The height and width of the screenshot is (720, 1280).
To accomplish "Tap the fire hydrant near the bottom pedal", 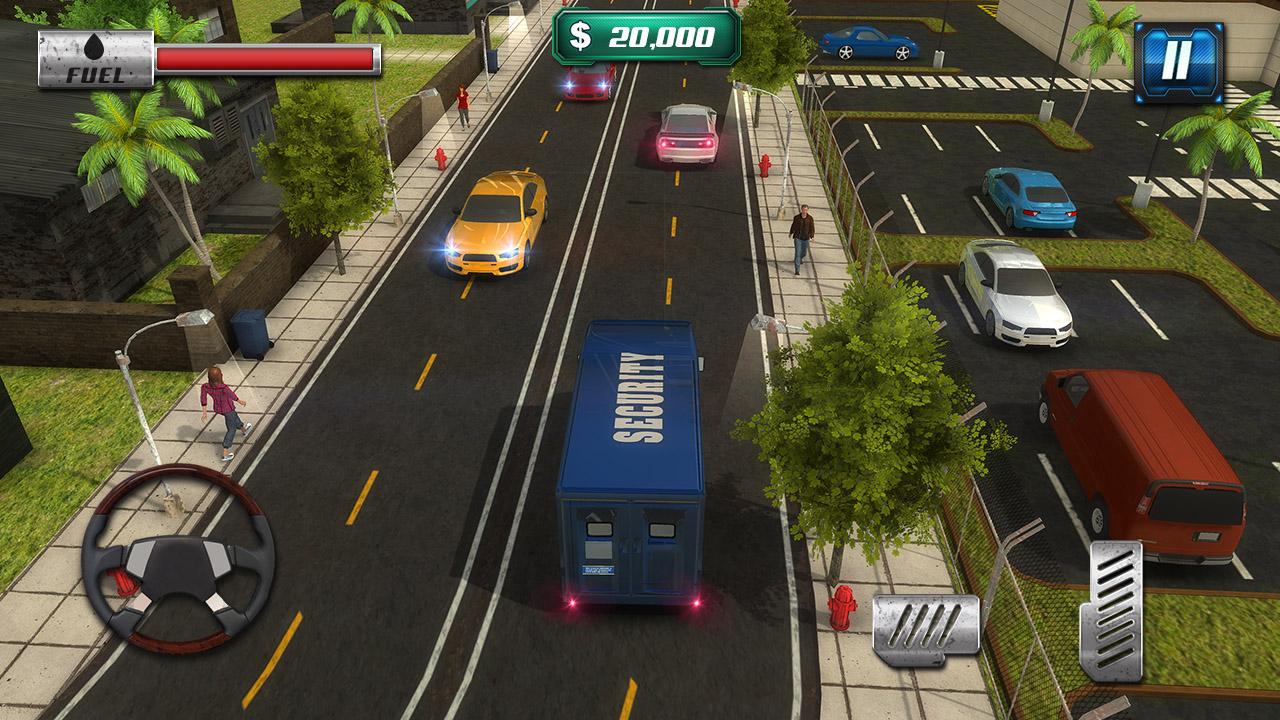I will coord(843,605).
